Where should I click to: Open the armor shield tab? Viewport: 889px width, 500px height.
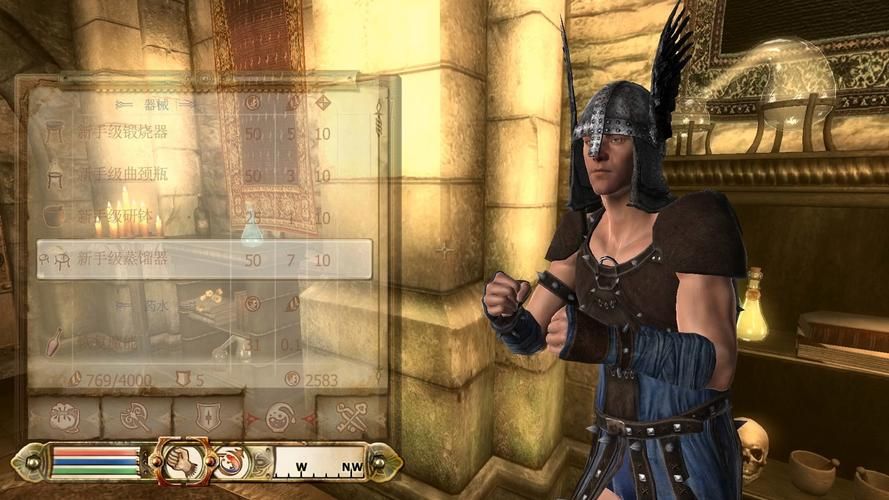click(x=207, y=417)
